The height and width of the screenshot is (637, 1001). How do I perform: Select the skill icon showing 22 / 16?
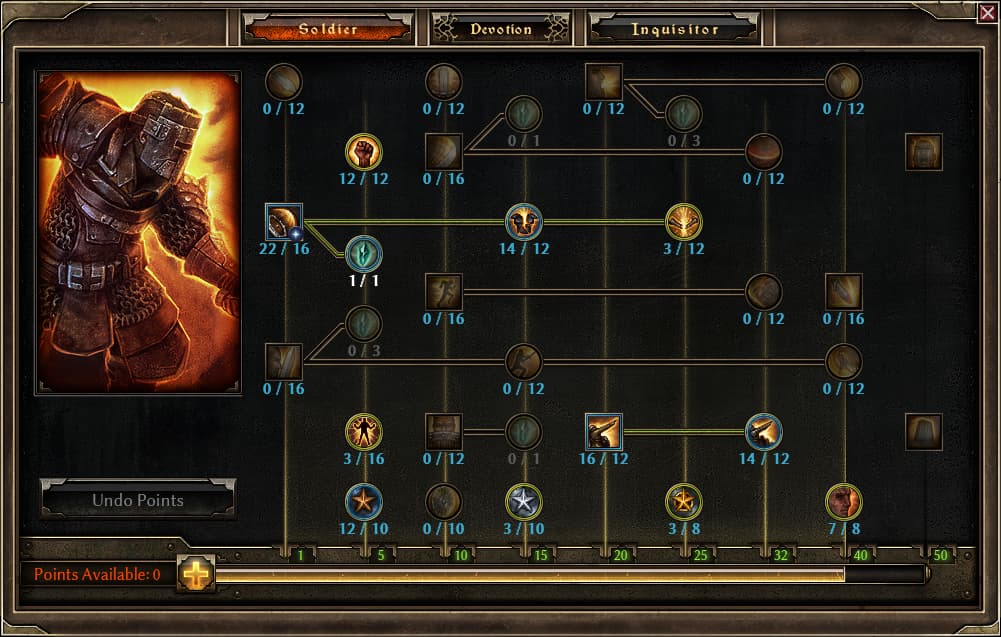coord(284,222)
